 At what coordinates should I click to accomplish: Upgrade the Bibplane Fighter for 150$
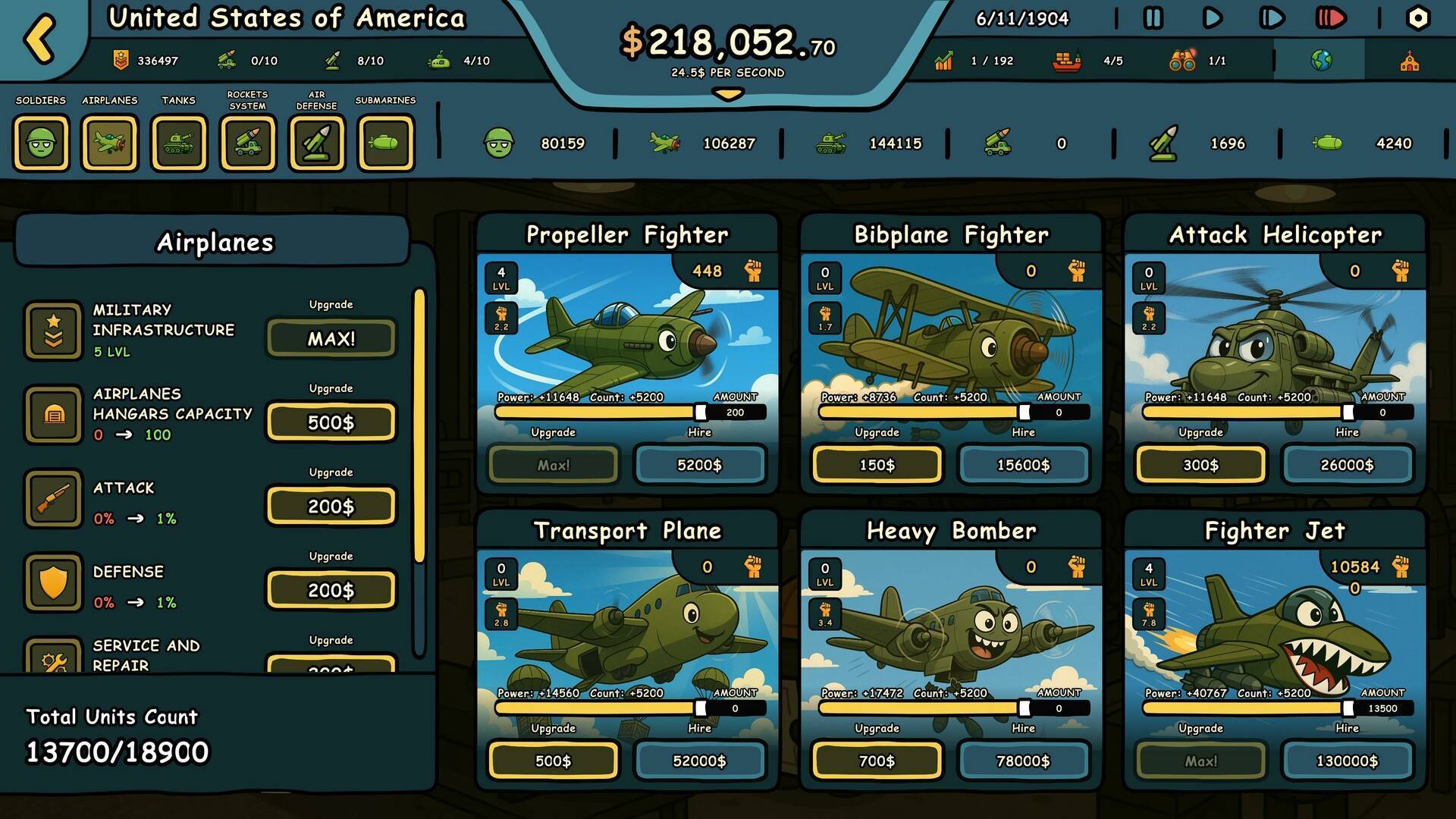(877, 465)
